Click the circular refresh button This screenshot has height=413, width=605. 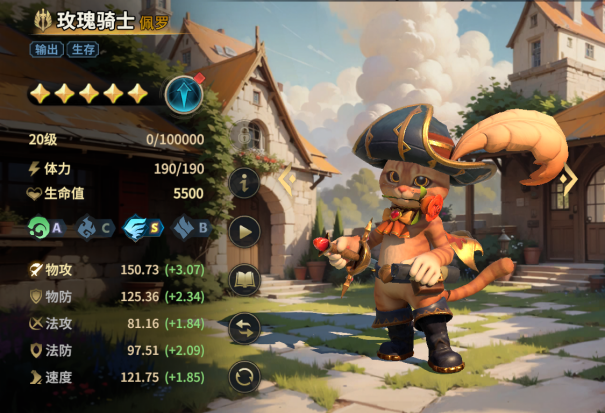[245, 377]
